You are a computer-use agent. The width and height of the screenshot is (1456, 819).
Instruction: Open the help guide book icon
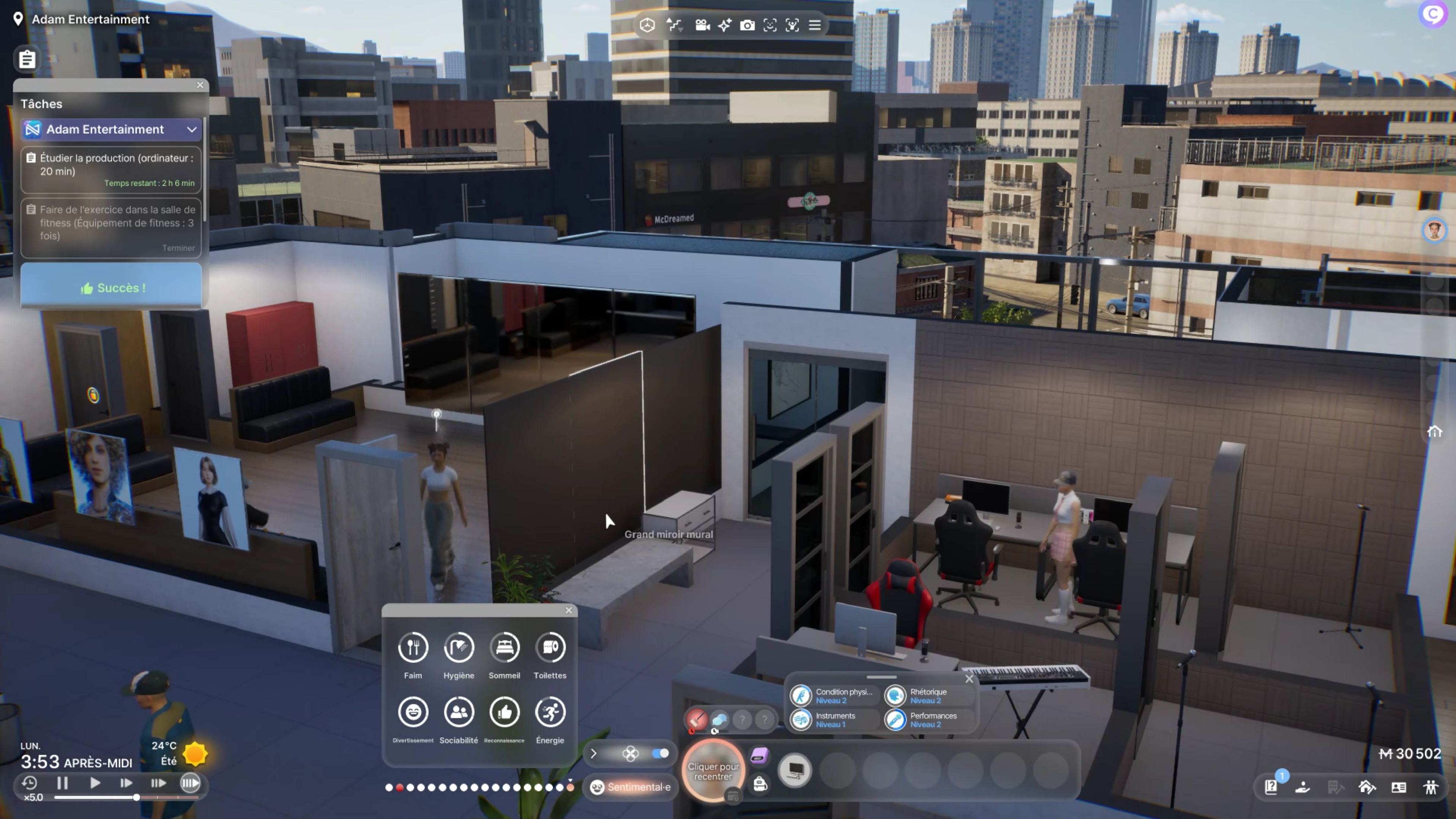pos(1271,787)
